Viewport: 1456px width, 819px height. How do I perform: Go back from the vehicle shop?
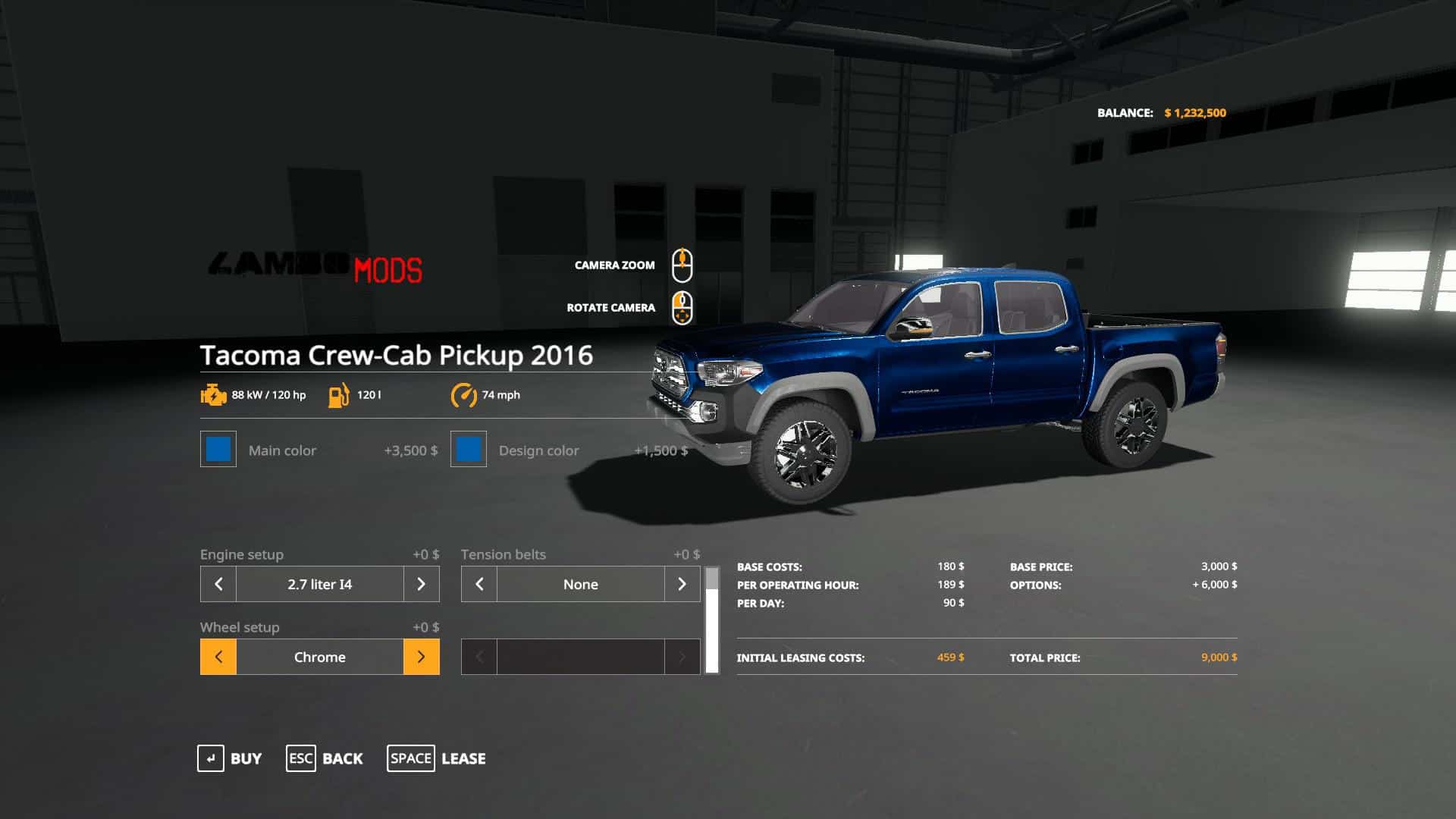325,758
